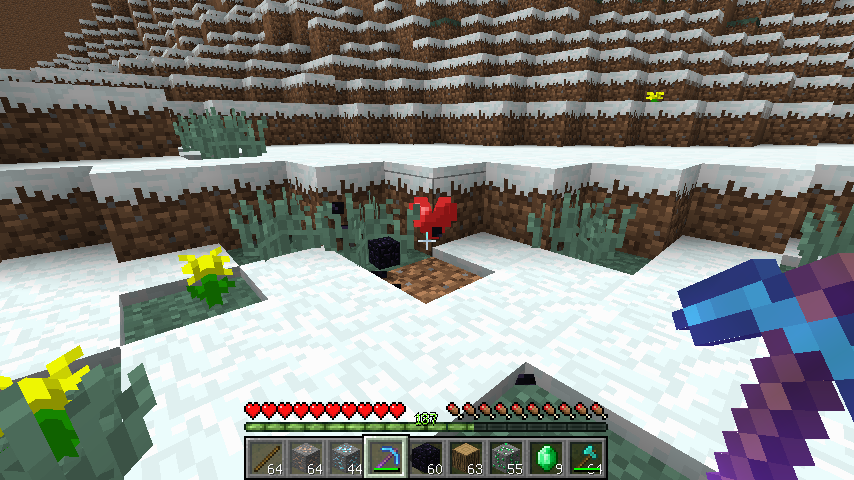The image size is (854, 480).
Task: Select the diamond axe hotbar slot
Action: [x=587, y=456]
